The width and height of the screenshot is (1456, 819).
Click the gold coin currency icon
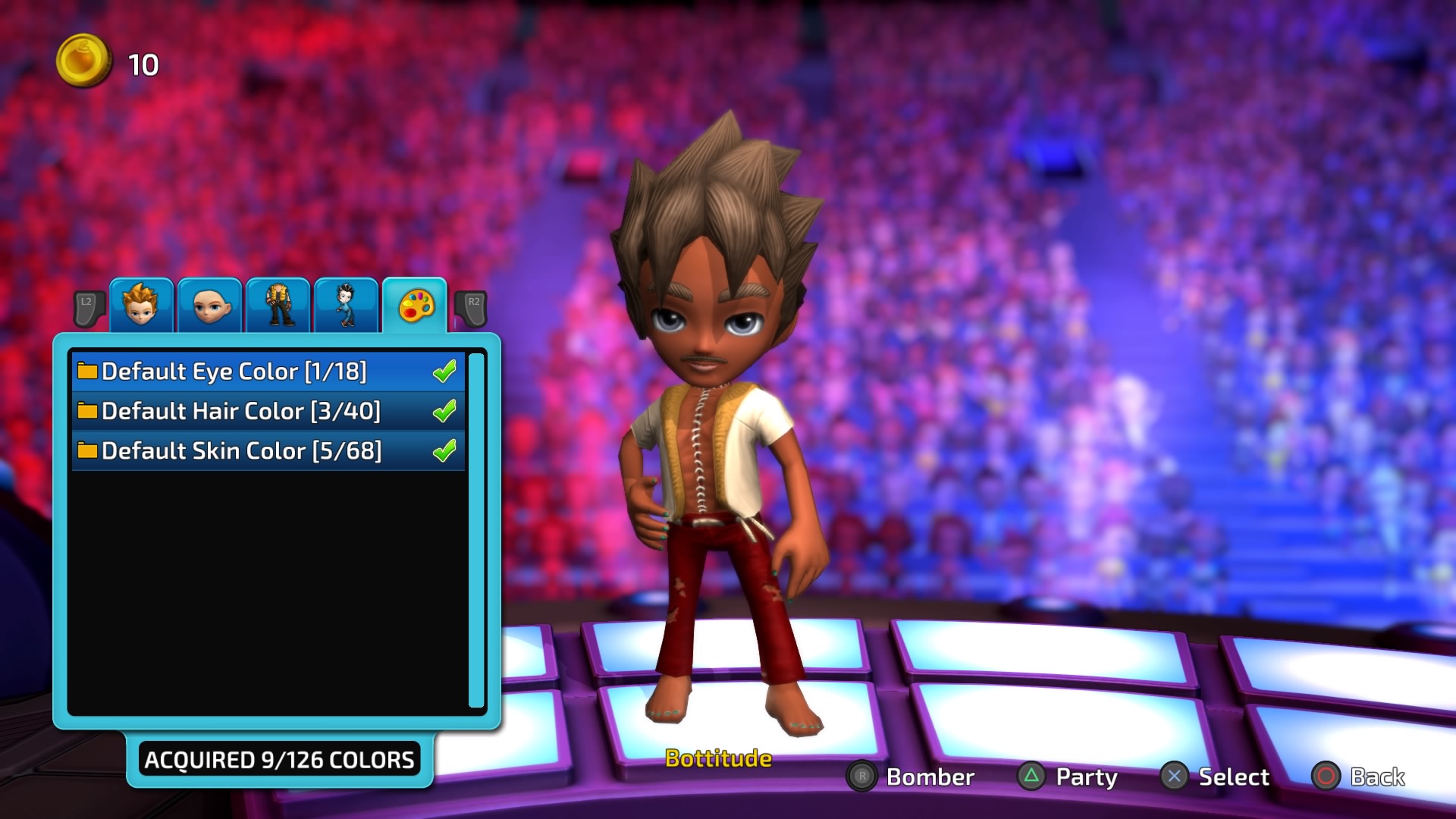click(x=83, y=62)
